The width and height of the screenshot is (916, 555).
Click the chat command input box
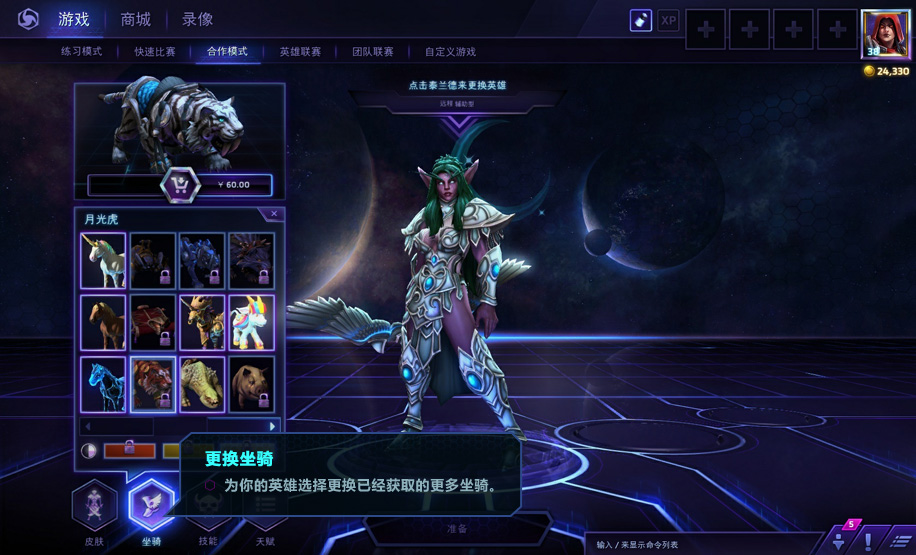(700, 545)
